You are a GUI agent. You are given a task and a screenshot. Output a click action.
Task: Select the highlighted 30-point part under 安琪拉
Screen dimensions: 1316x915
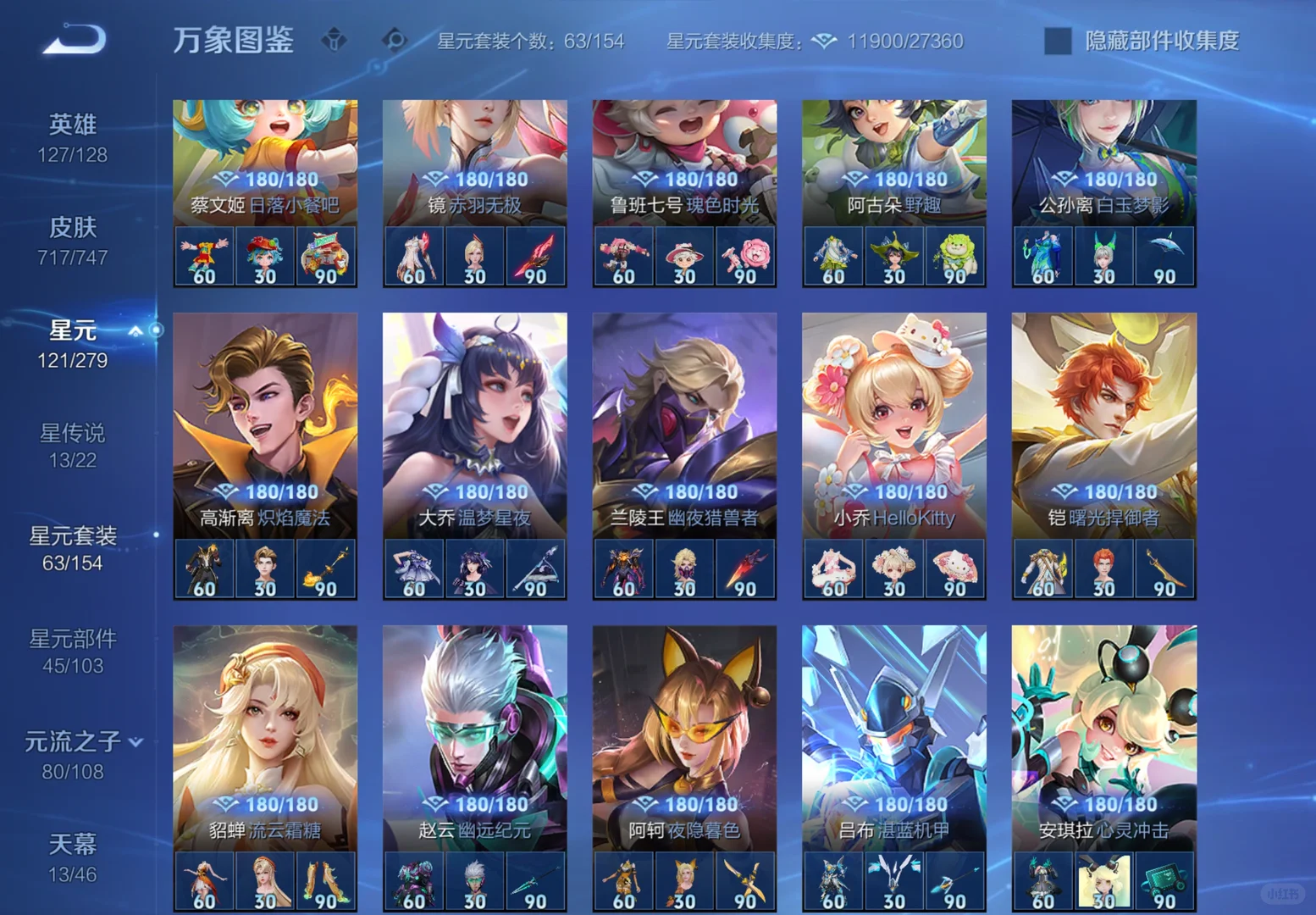1103,881
